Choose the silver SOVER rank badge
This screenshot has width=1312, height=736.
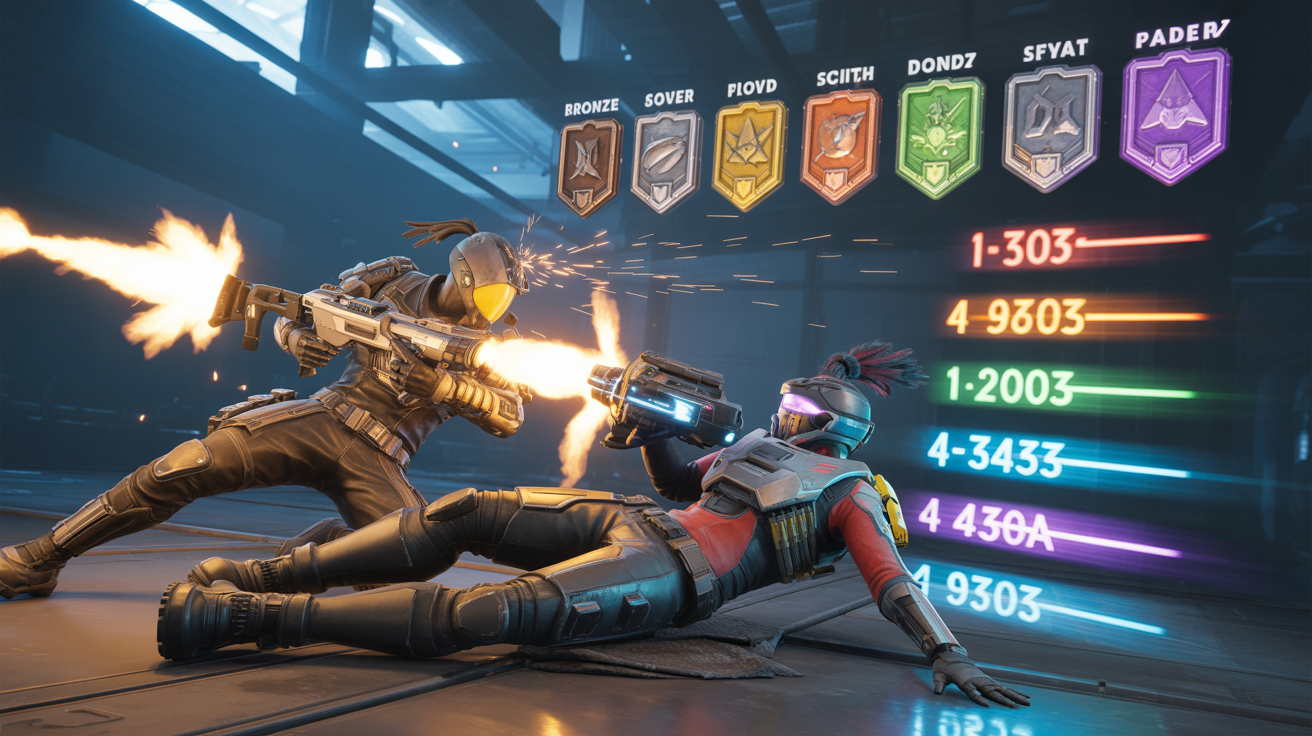pyautogui.click(x=664, y=160)
